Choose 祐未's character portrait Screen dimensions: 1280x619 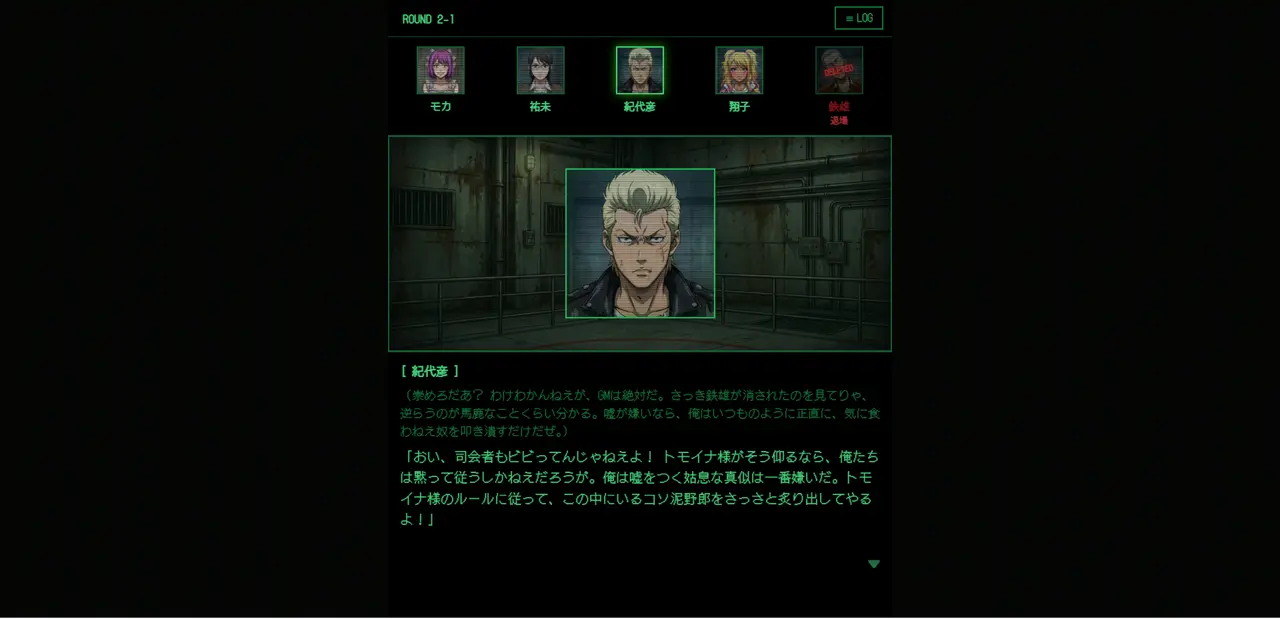540,70
